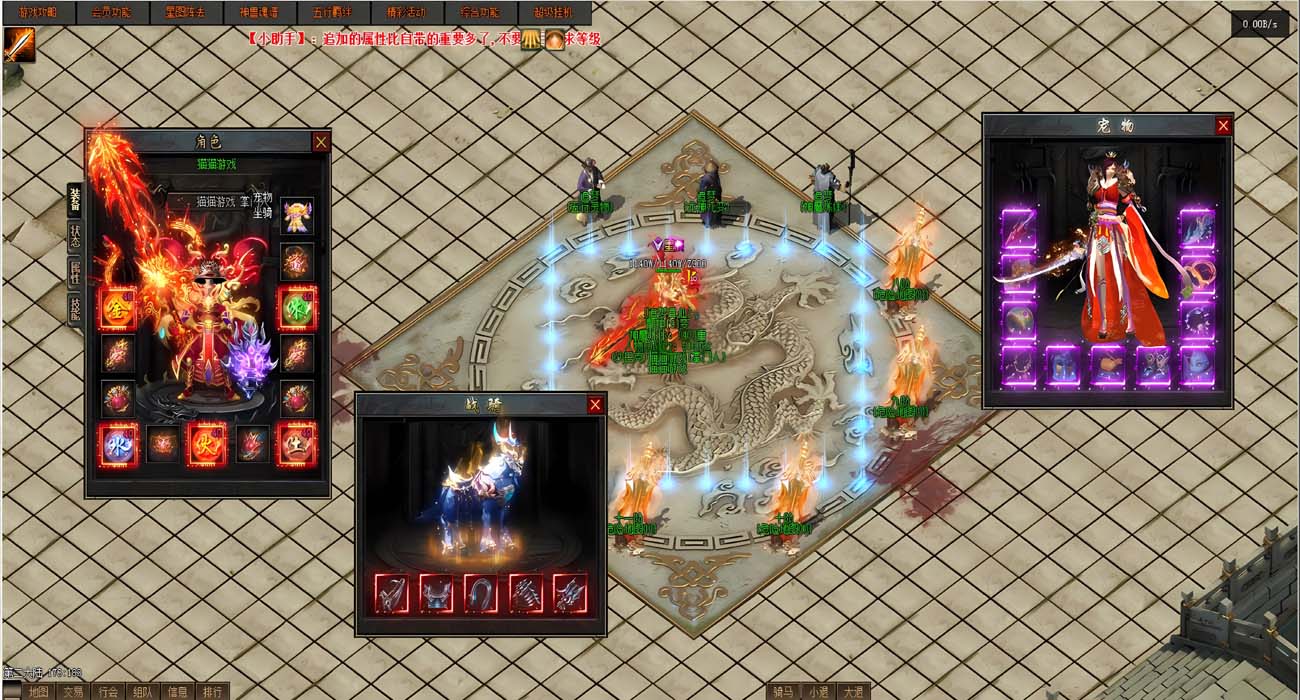This screenshot has height=700, width=1300.
Task: Open the 行会 guild button
Action: point(107,692)
